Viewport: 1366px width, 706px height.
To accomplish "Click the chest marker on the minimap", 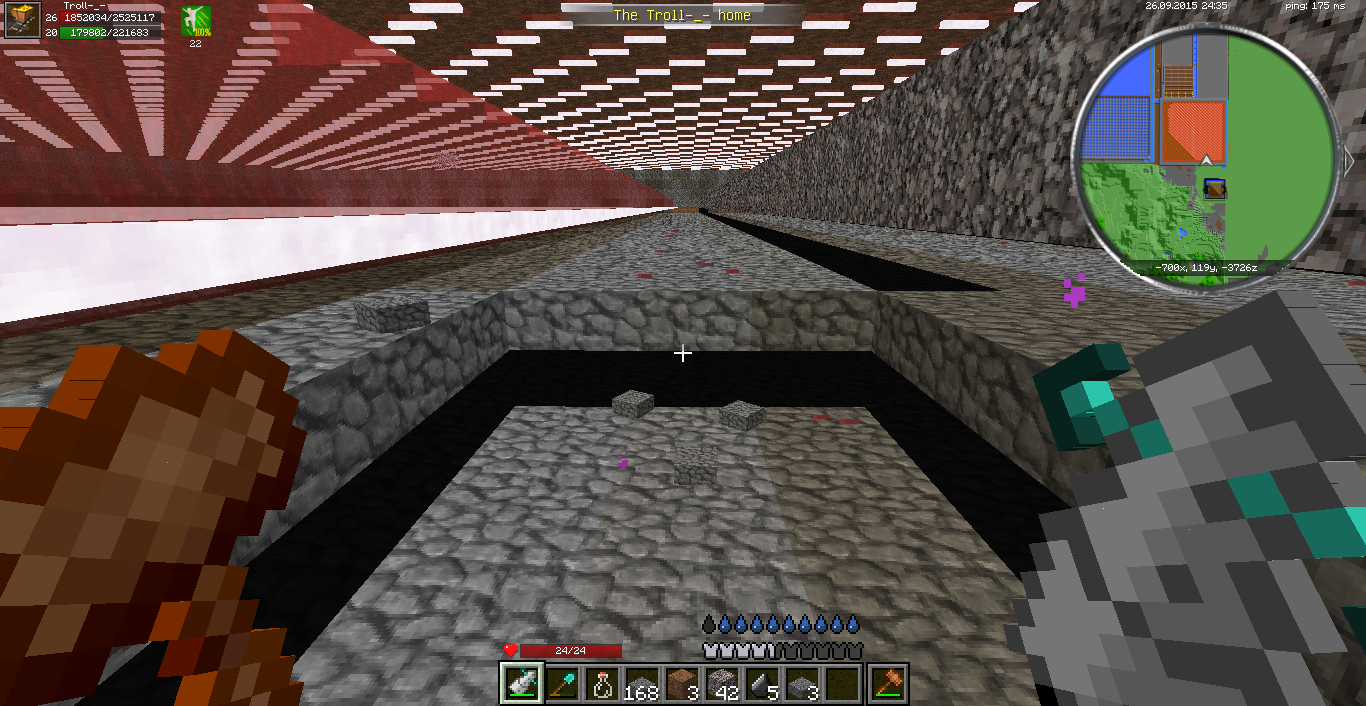I will point(1215,189).
